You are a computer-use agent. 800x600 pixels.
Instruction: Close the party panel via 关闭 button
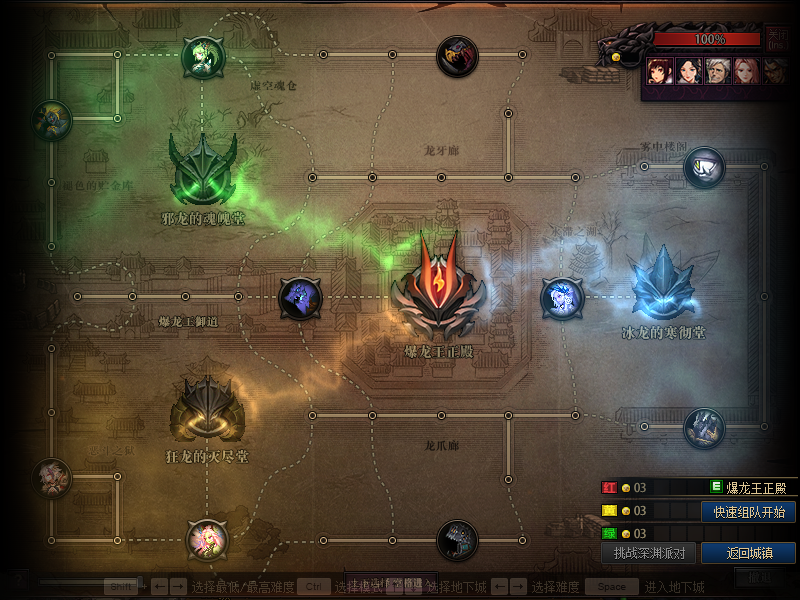(777, 39)
